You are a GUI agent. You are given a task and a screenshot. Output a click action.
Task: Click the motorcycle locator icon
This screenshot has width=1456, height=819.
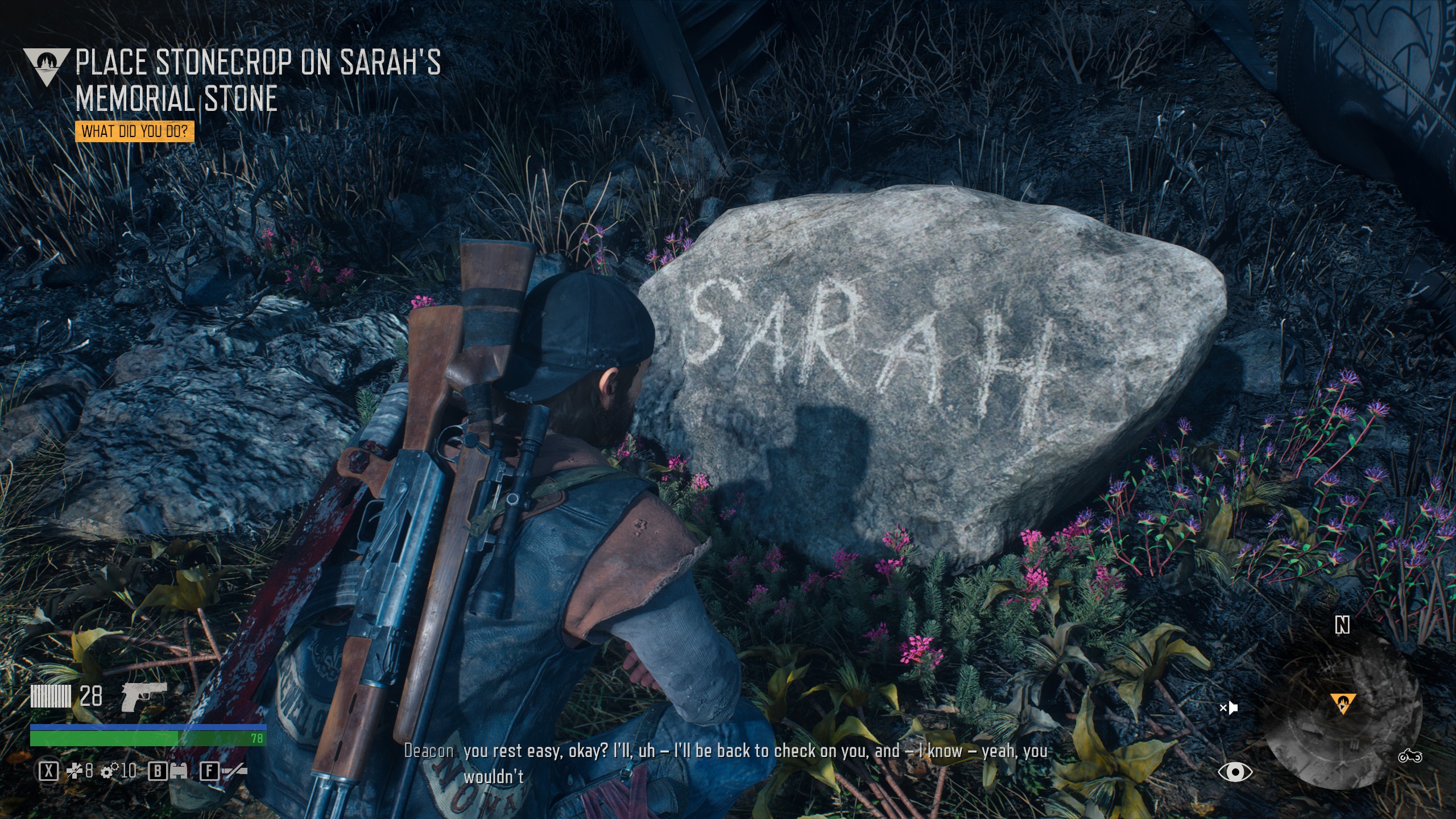[x=1409, y=756]
